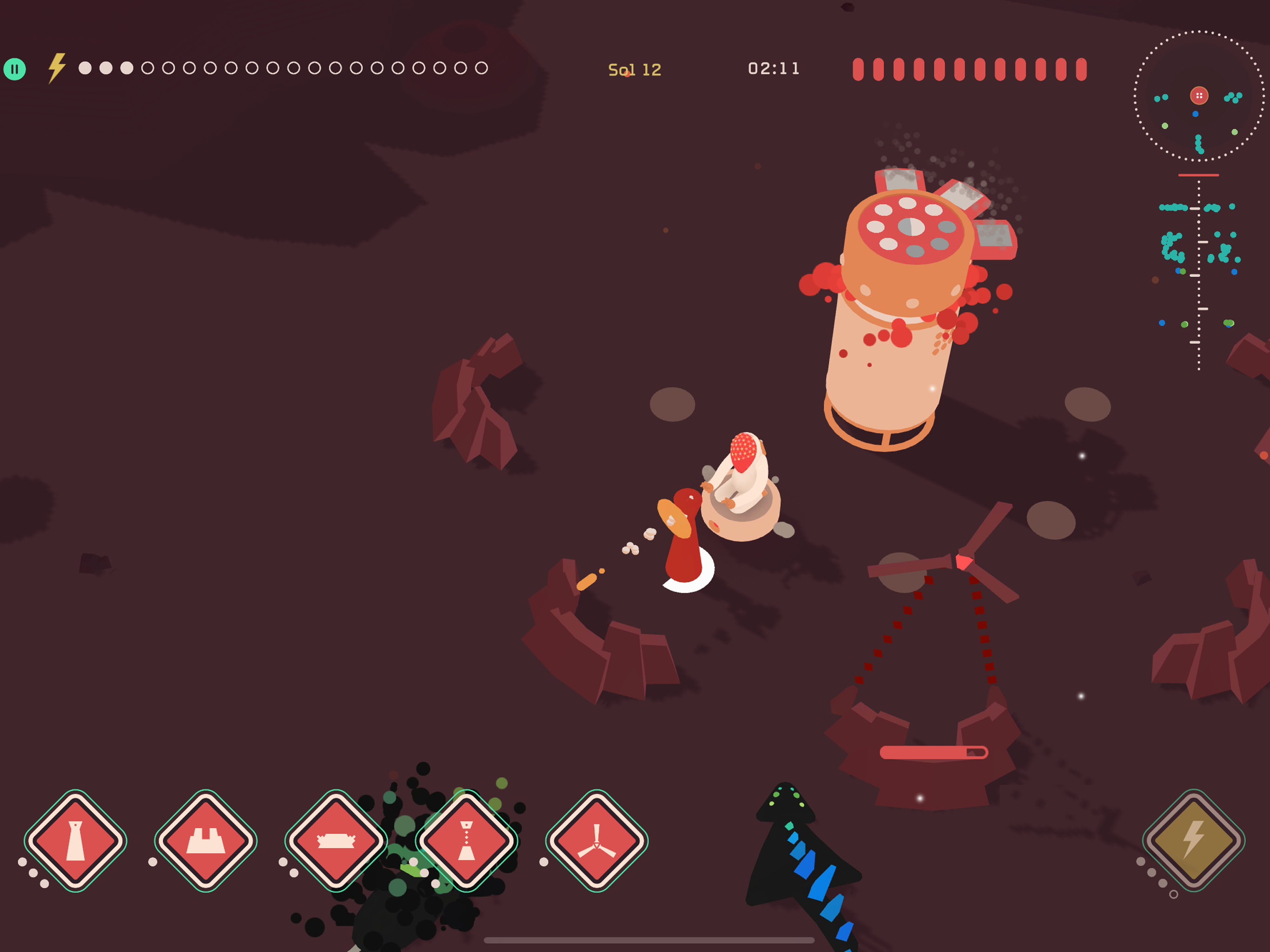
Task: Pick the segmented pylon tower build button
Action: (466, 840)
